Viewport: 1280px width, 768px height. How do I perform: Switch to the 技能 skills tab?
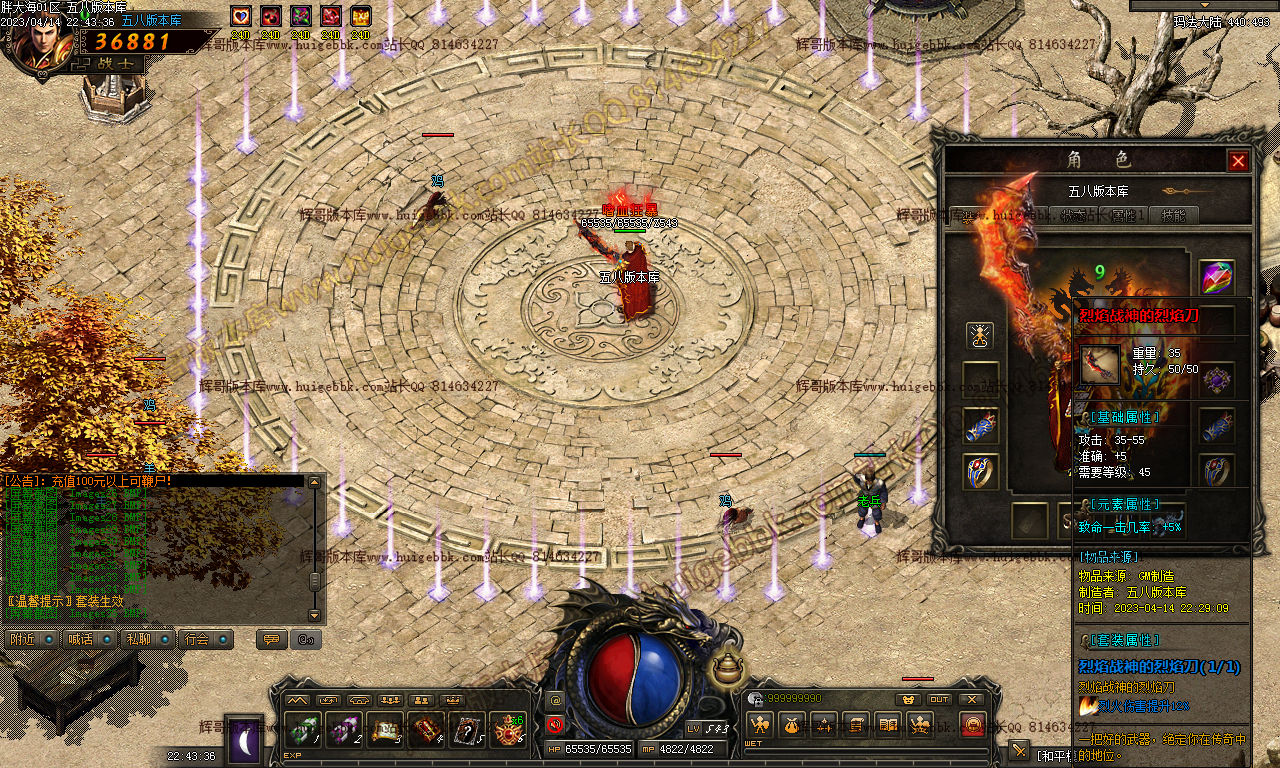[1174, 215]
